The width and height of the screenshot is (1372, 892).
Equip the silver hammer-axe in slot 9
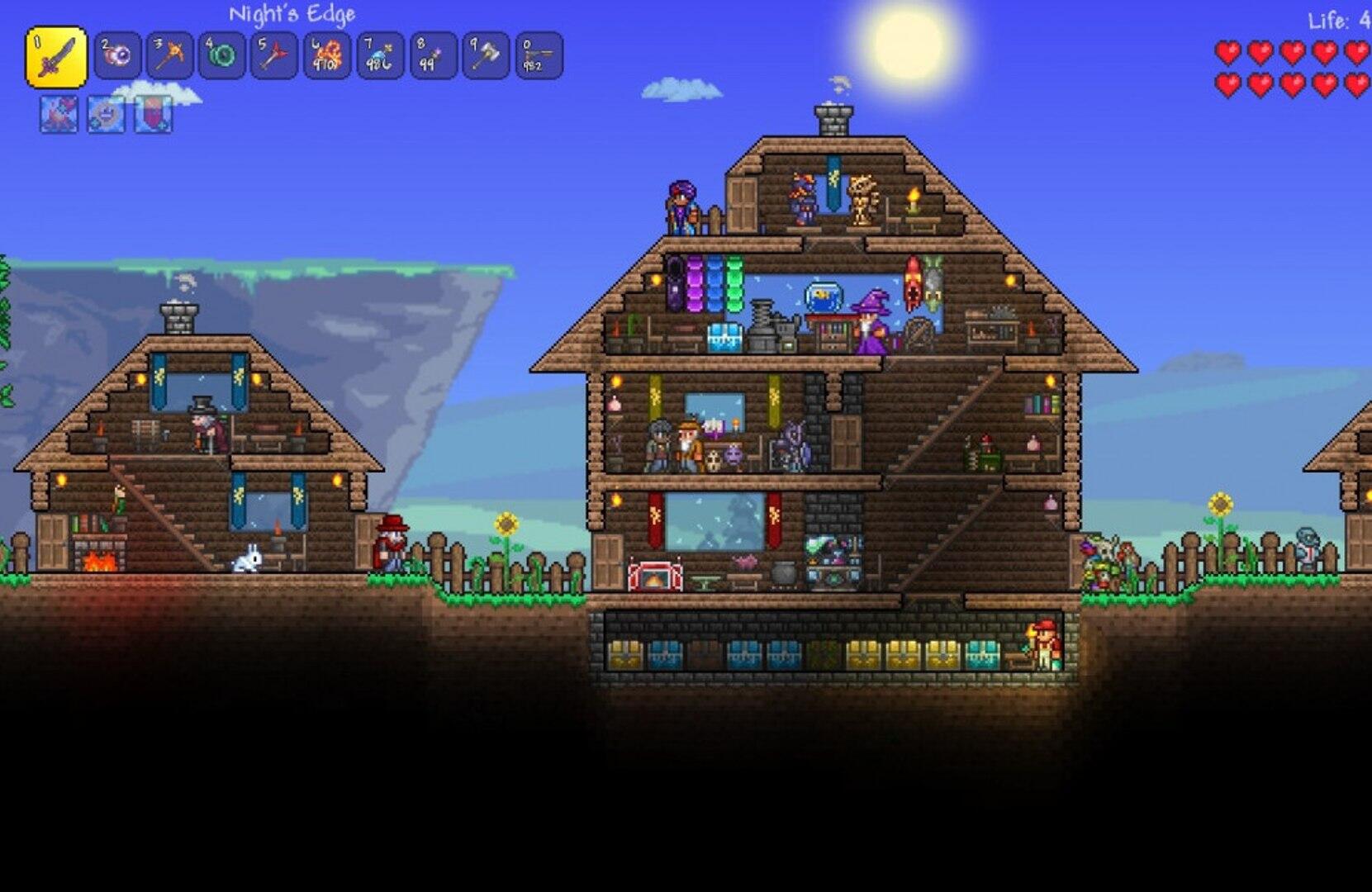[486, 56]
